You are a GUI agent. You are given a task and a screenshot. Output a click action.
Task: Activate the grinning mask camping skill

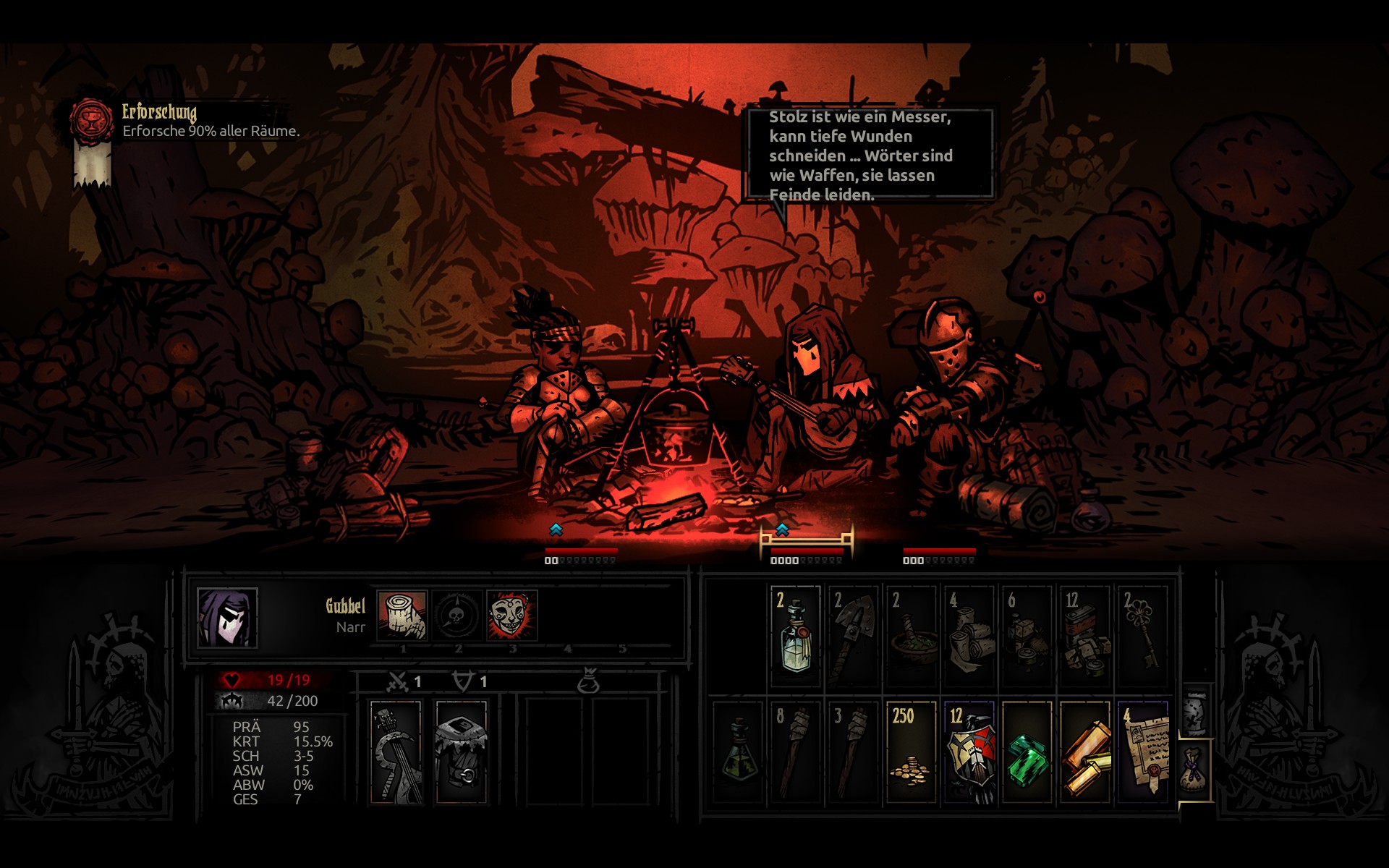tap(512, 616)
